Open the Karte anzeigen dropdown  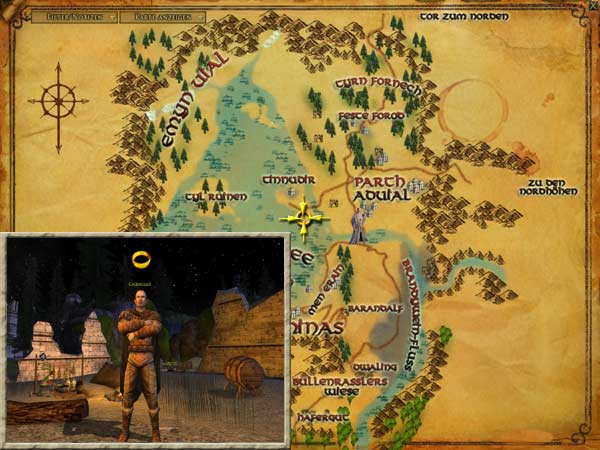click(x=163, y=17)
